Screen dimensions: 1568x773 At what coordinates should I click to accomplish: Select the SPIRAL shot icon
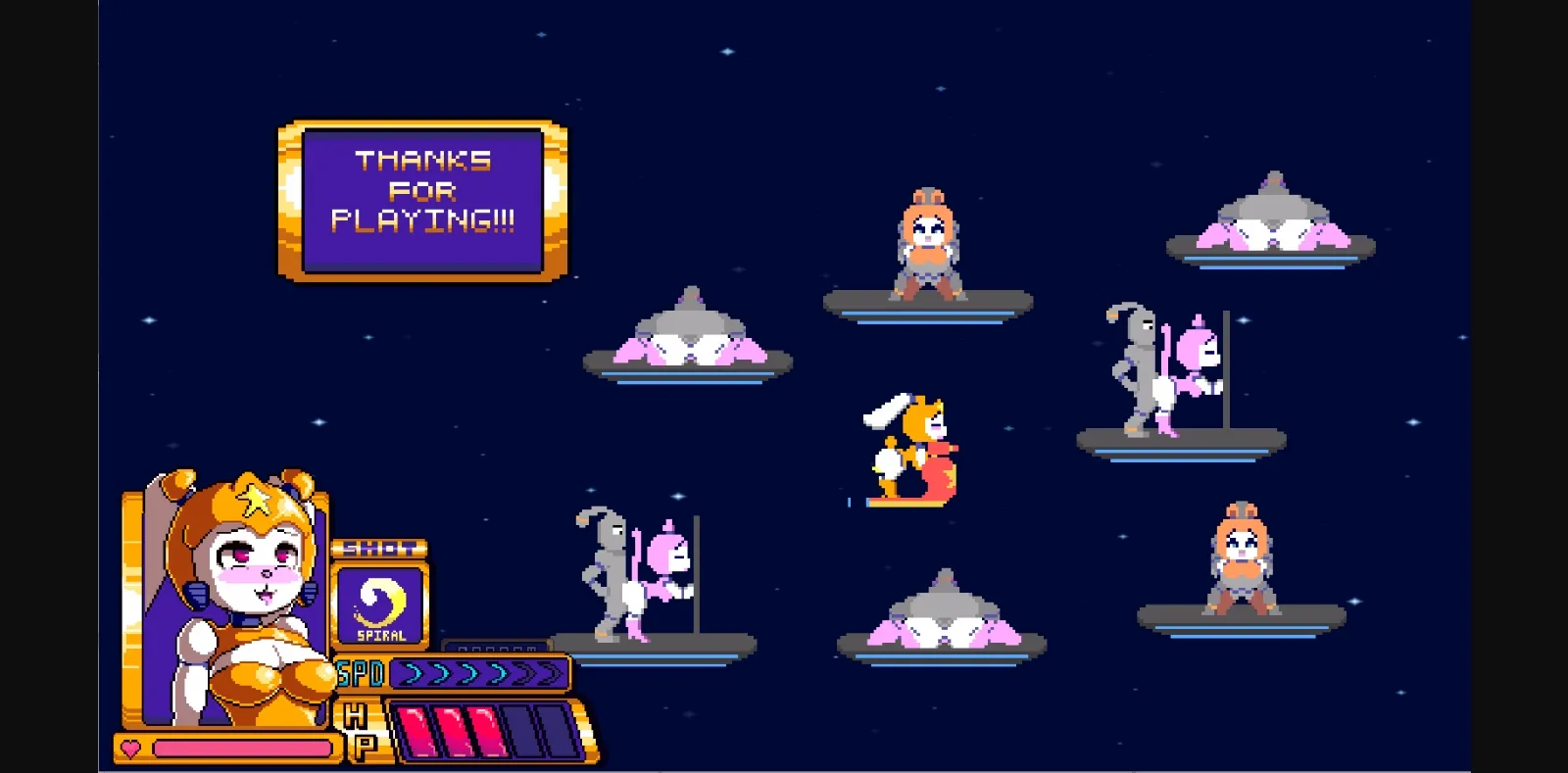(380, 605)
